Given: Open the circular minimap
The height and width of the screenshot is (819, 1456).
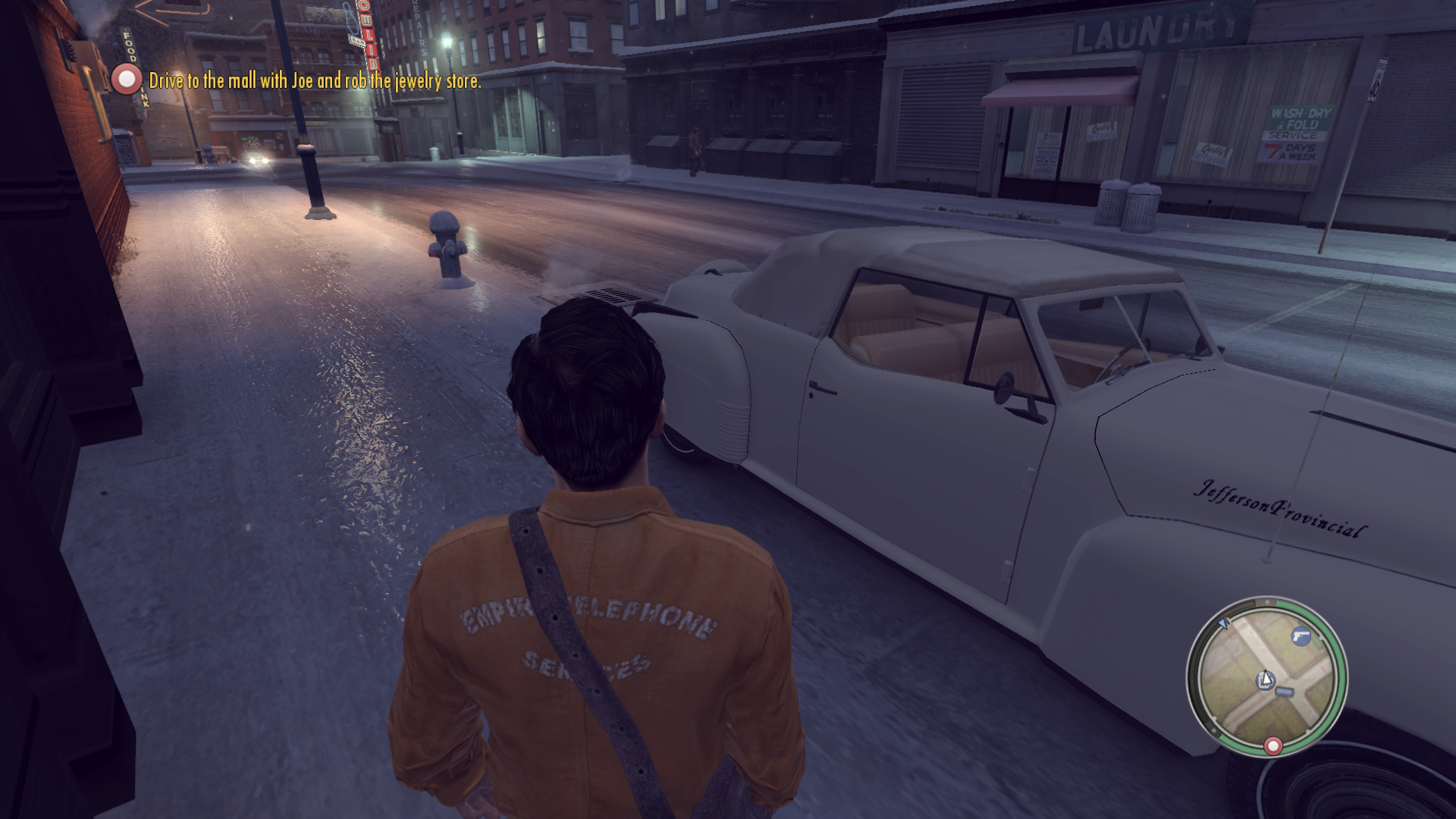Looking at the screenshot, I should (1266, 676).
